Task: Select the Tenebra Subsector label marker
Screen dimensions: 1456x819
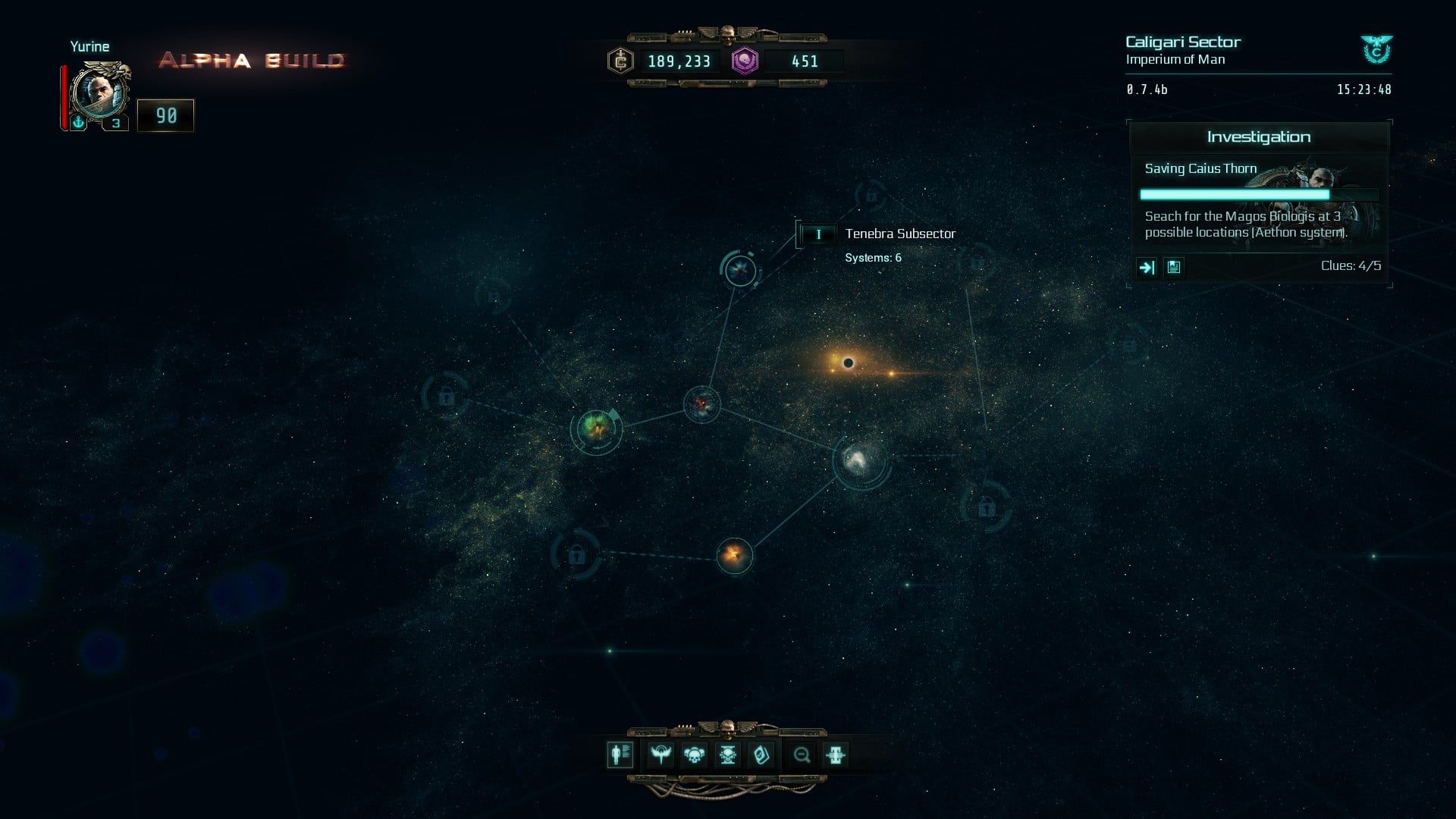Action: pyautogui.click(x=817, y=234)
